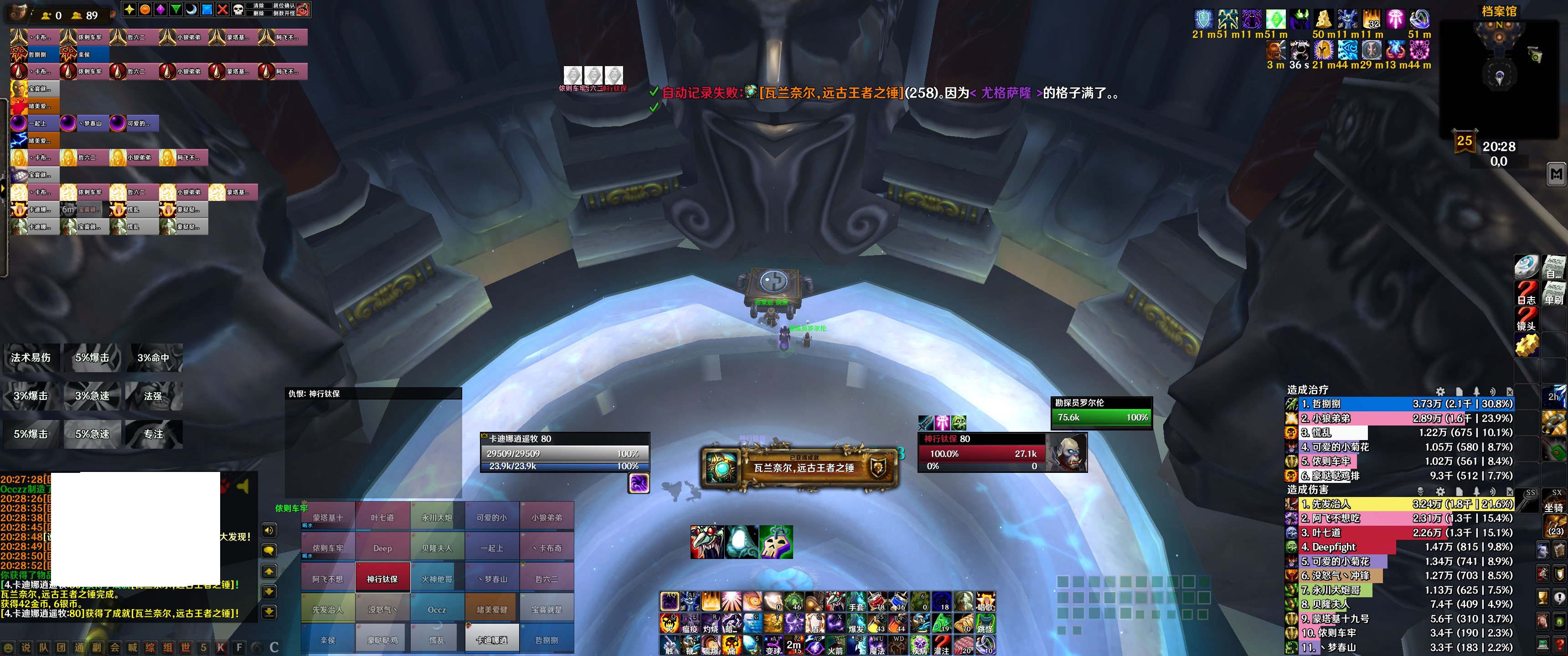The height and width of the screenshot is (656, 1568).
Task: Toggle the 法术易伤 buff reminder button
Action: click(31, 358)
